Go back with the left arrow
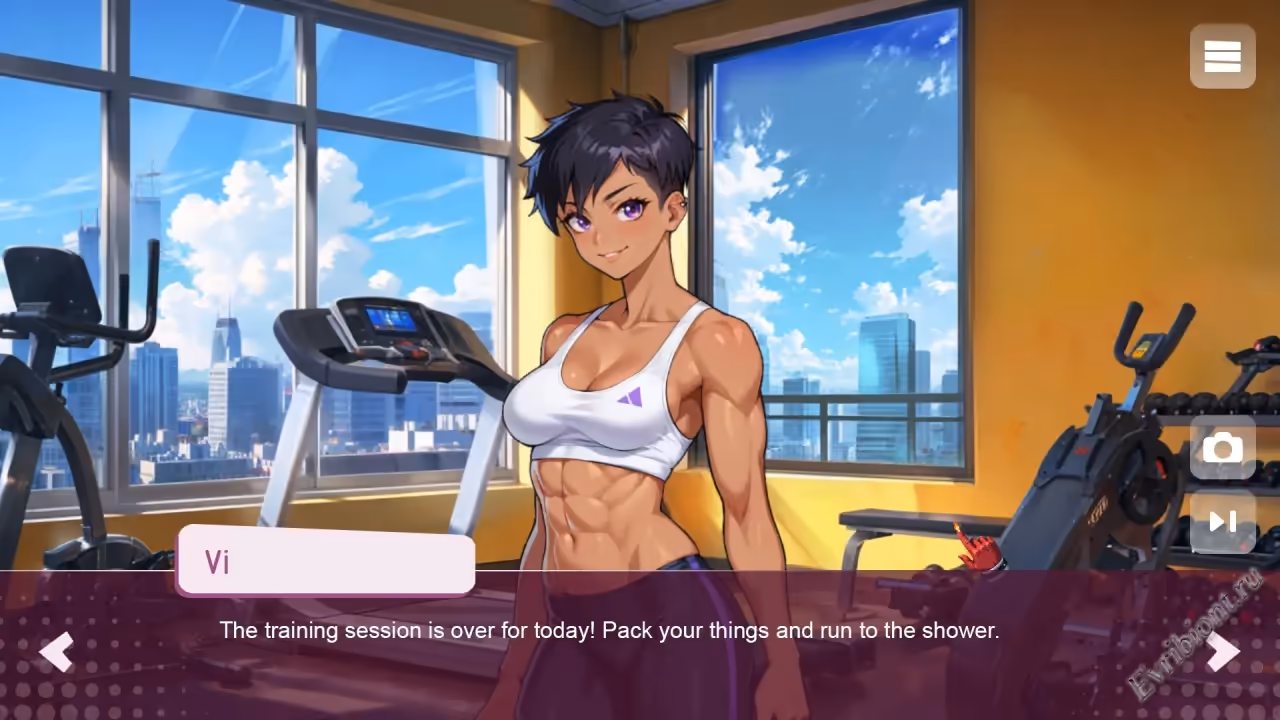Screen dimensions: 1280x720 56,652
